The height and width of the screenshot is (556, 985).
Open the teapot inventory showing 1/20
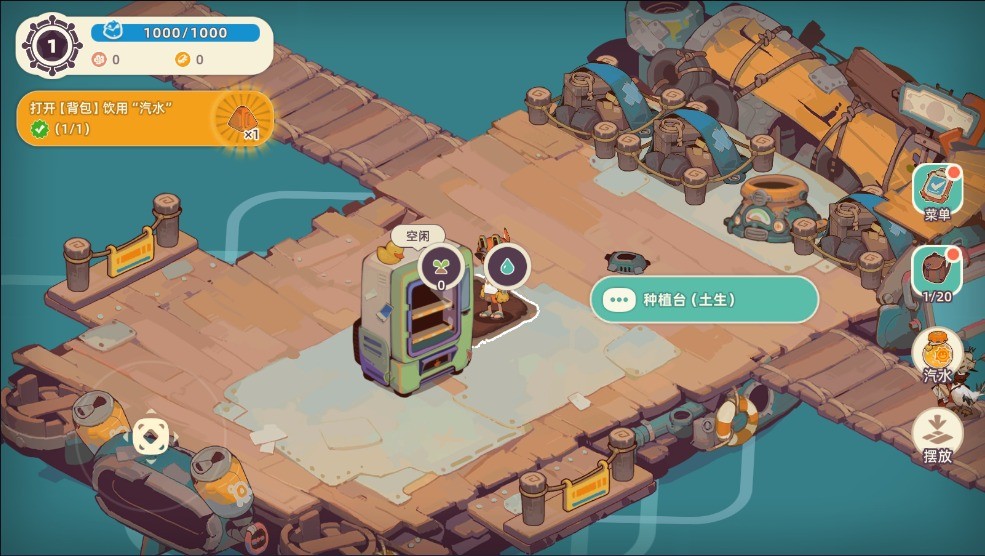pos(937,270)
